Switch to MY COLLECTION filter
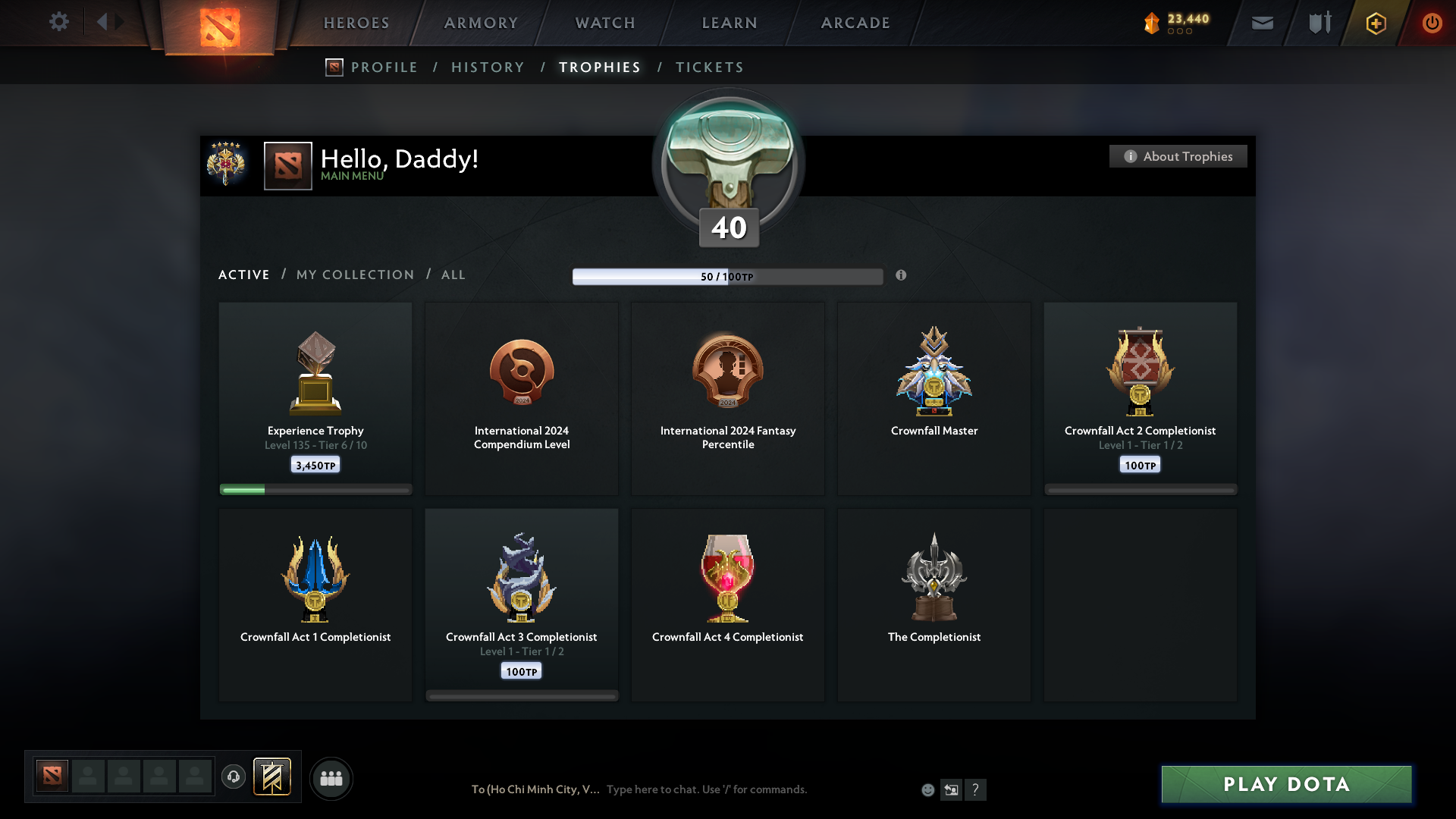Image resolution: width=1456 pixels, height=819 pixels. (354, 275)
